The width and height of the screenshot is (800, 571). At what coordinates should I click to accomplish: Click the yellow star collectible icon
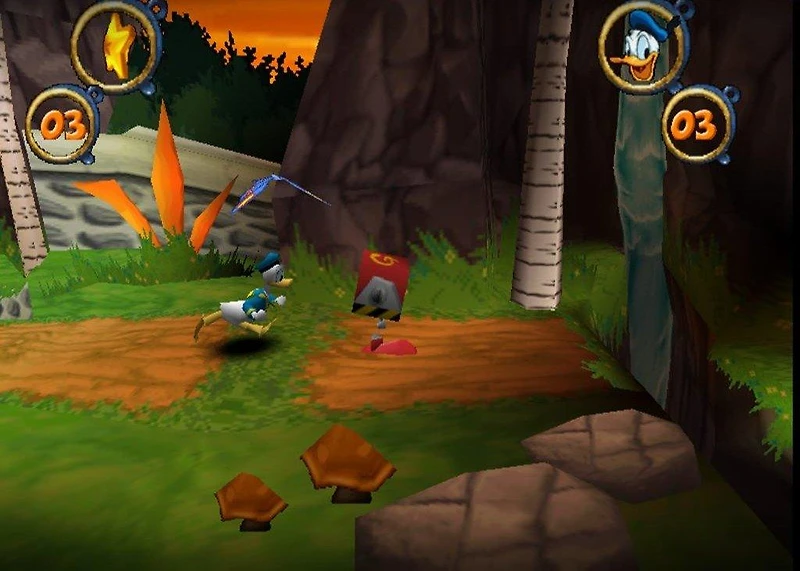pyautogui.click(x=118, y=45)
